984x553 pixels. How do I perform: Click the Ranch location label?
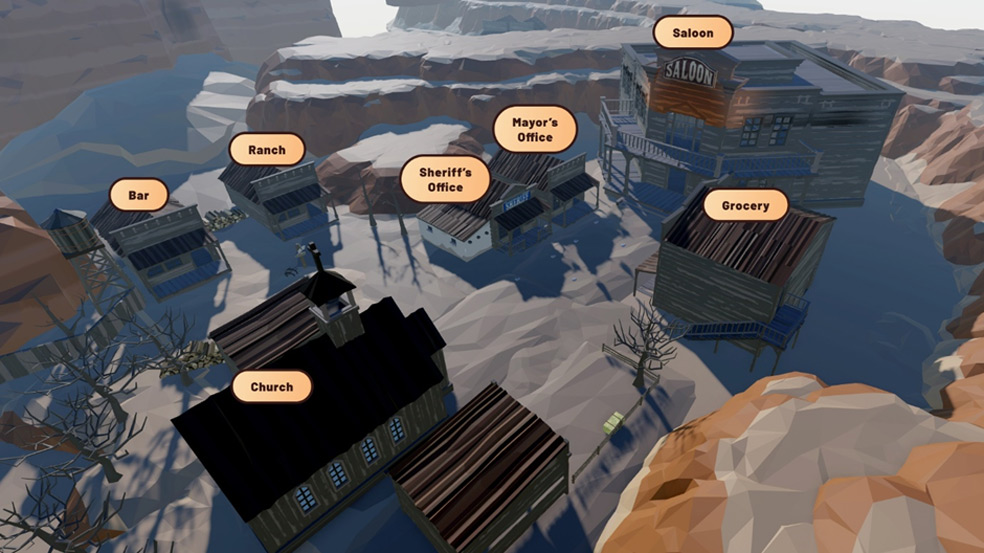pyautogui.click(x=267, y=150)
